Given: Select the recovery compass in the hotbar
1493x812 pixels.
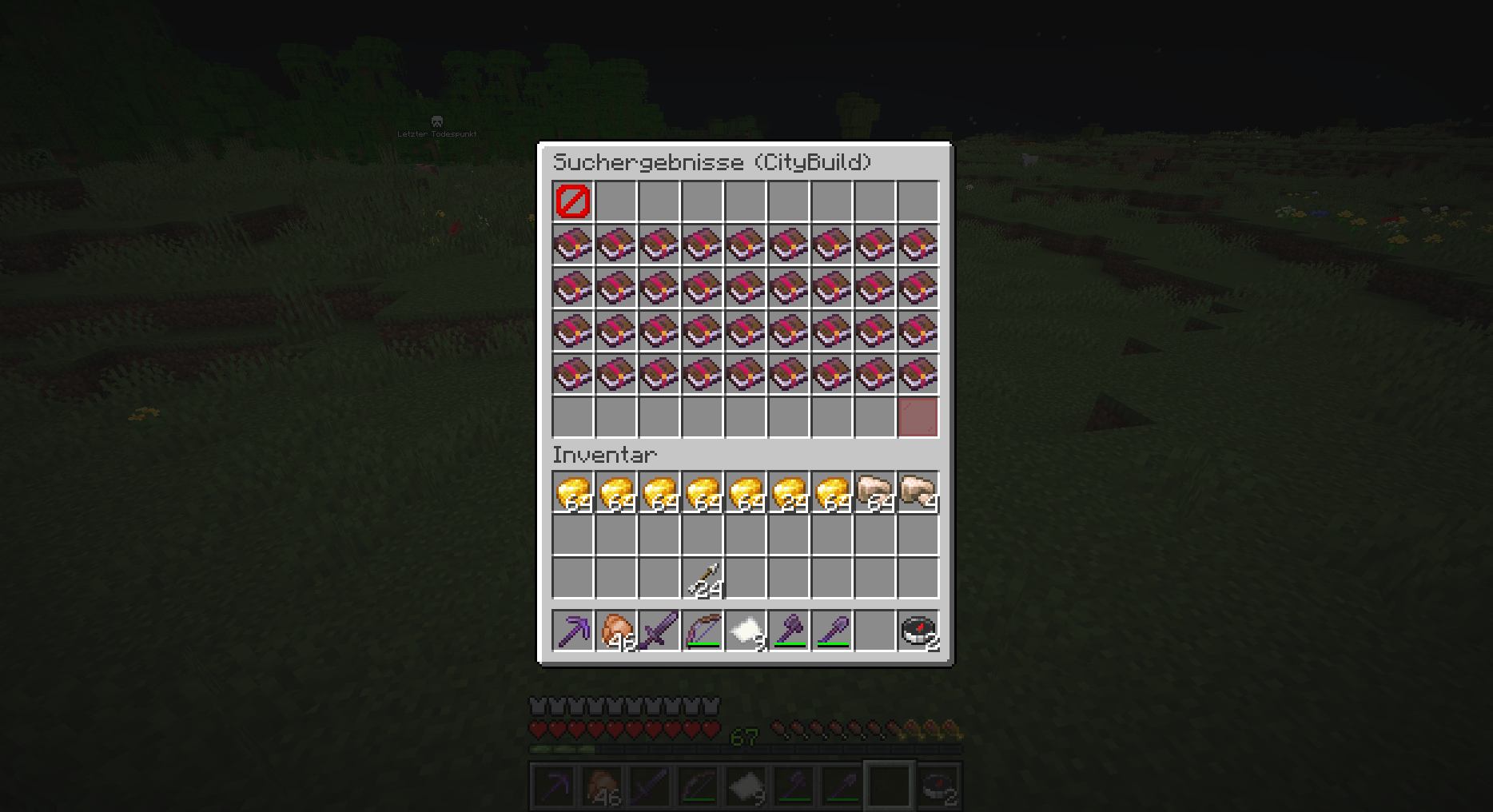Looking at the screenshot, I should pos(918,631).
